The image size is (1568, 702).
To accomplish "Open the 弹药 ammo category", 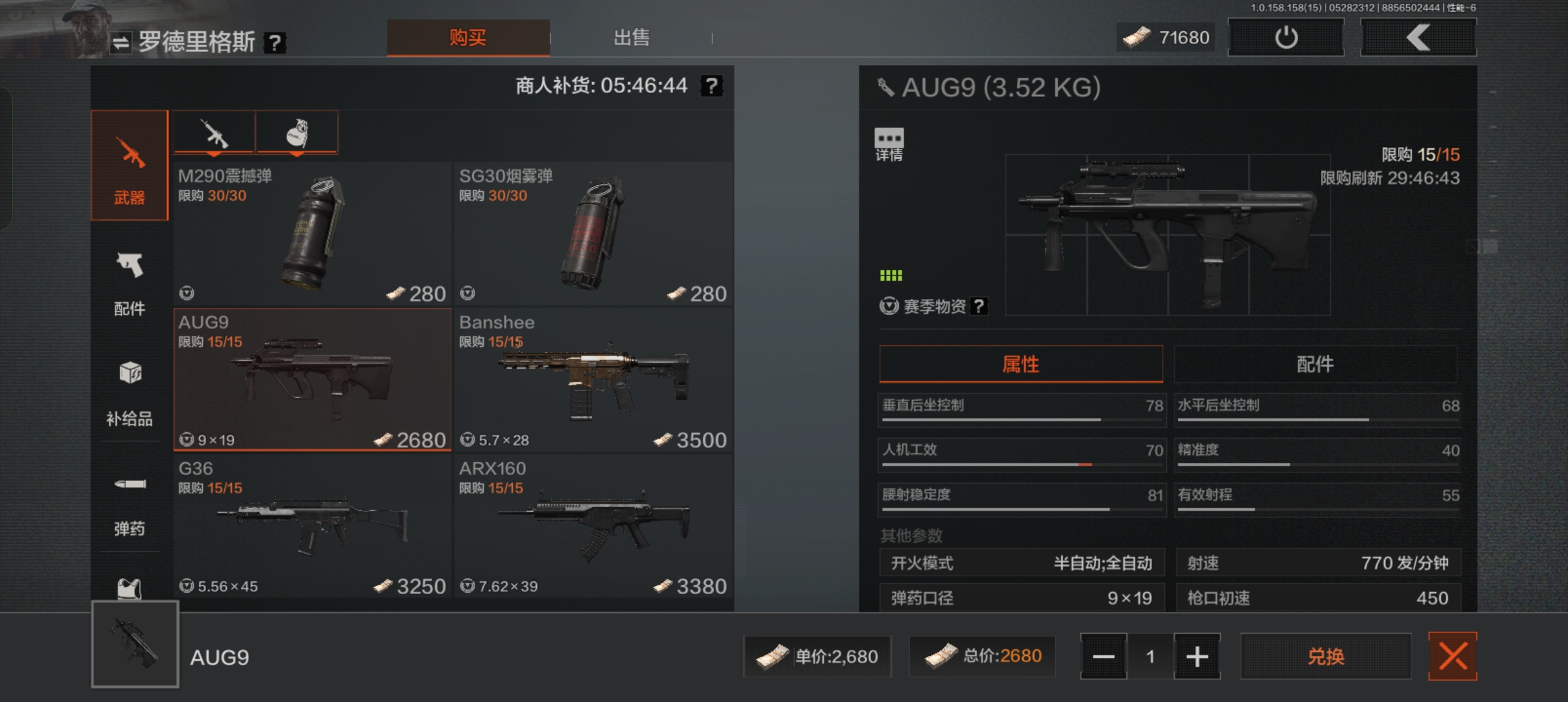I will click(x=129, y=504).
